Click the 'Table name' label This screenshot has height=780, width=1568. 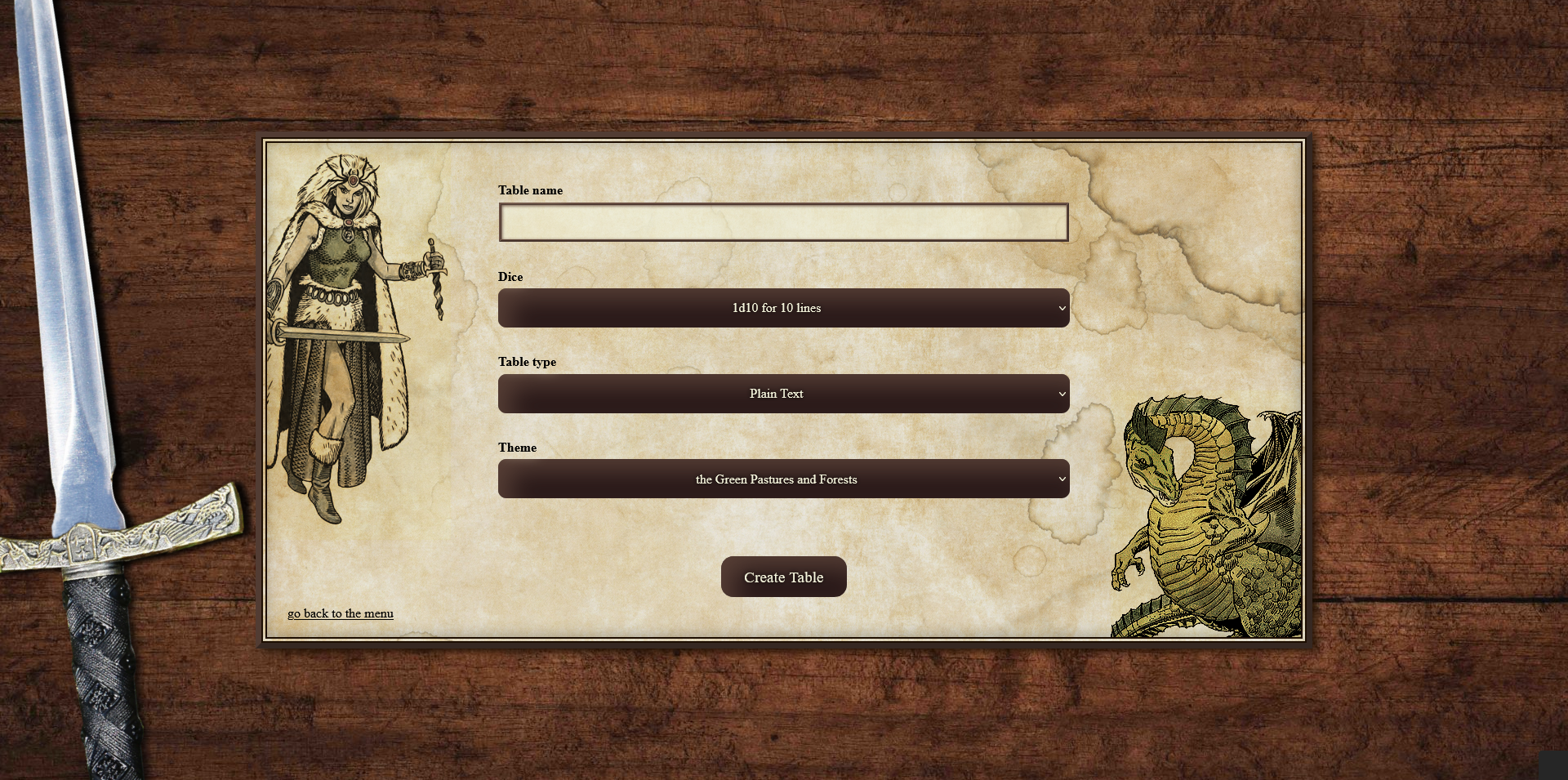coord(531,190)
